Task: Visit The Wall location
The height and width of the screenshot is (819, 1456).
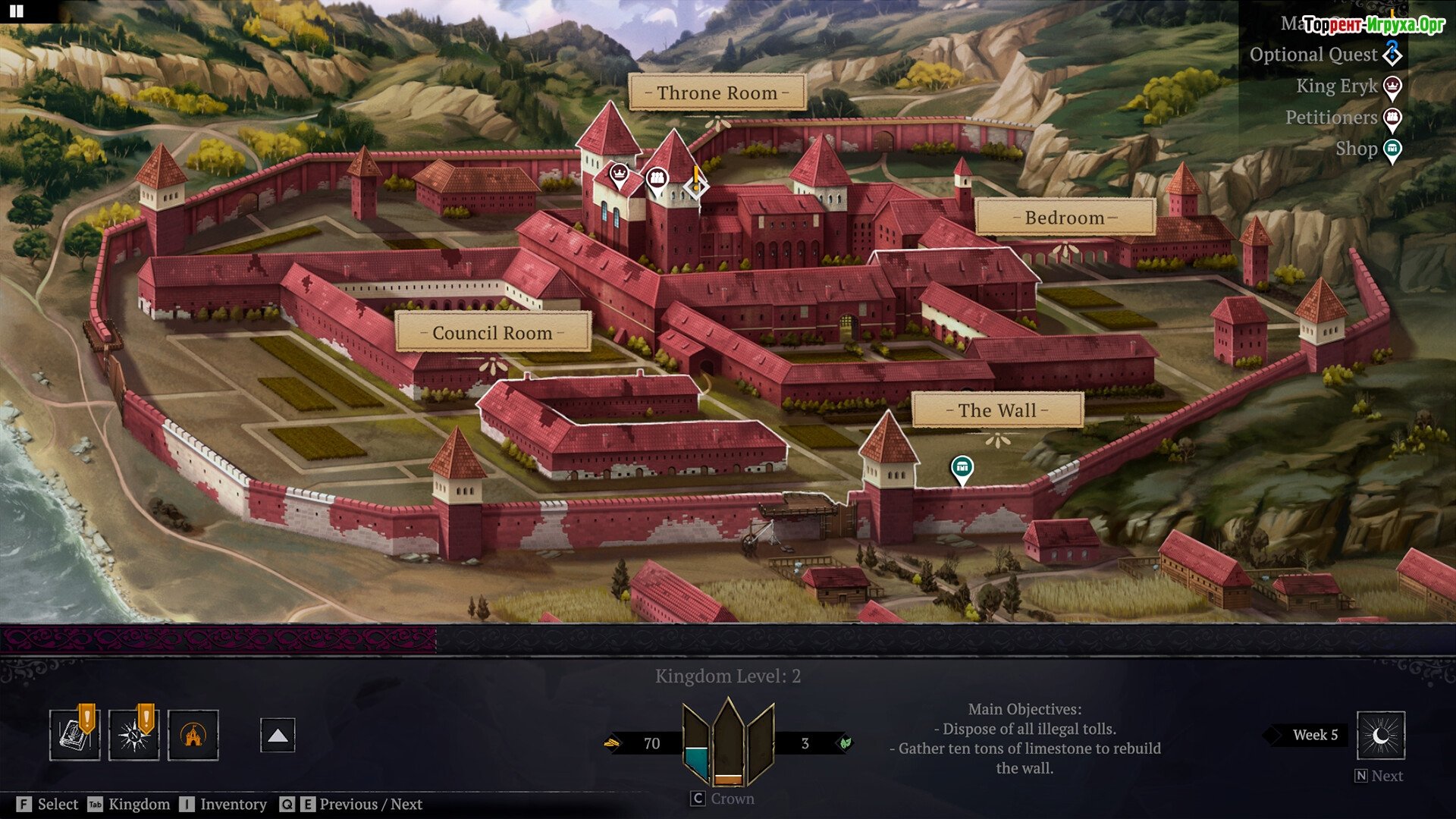Action: (996, 410)
